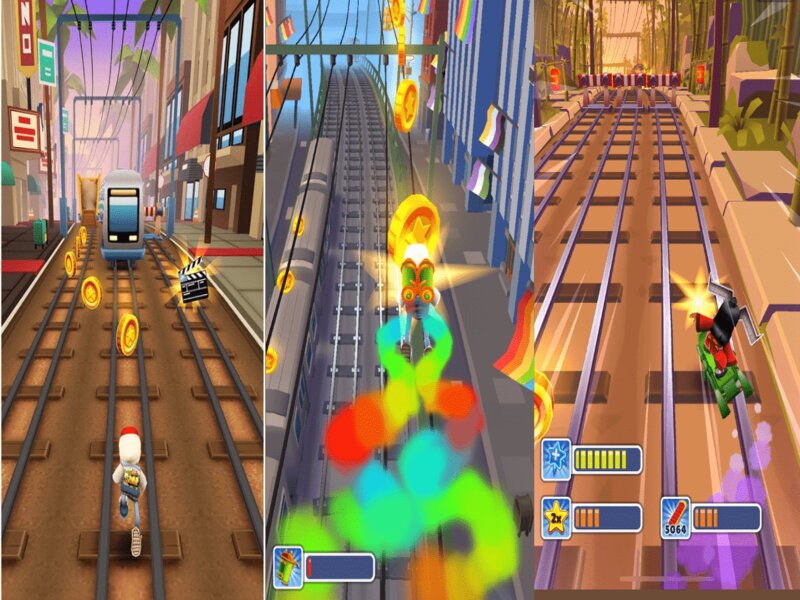
Task: Tap the jetpack power-up icon
Action: coord(287,566)
